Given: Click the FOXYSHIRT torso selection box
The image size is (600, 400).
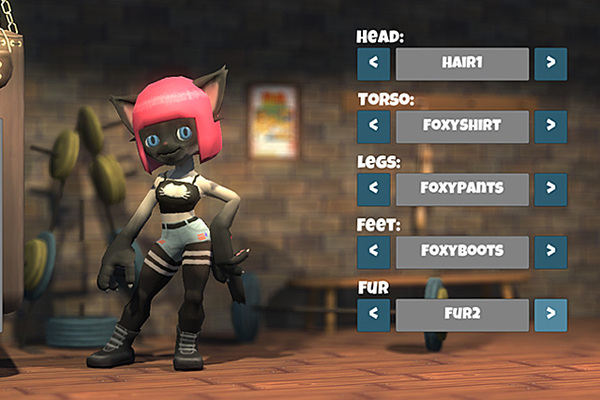Looking at the screenshot, I should (x=462, y=127).
